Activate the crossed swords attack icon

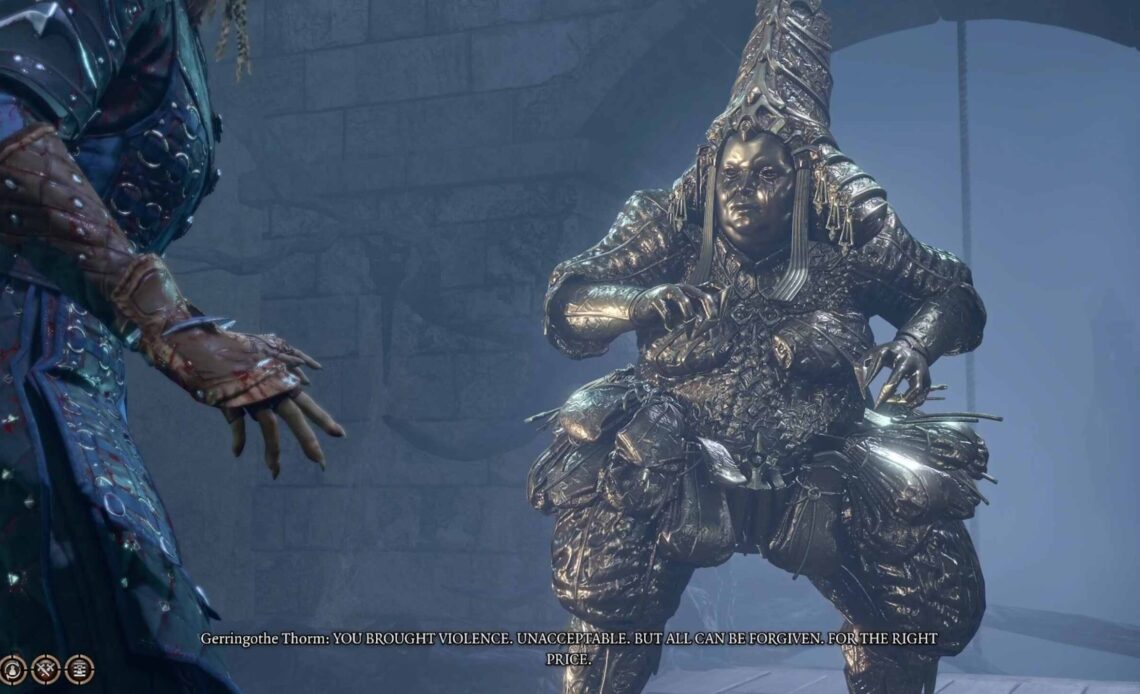tap(45, 669)
